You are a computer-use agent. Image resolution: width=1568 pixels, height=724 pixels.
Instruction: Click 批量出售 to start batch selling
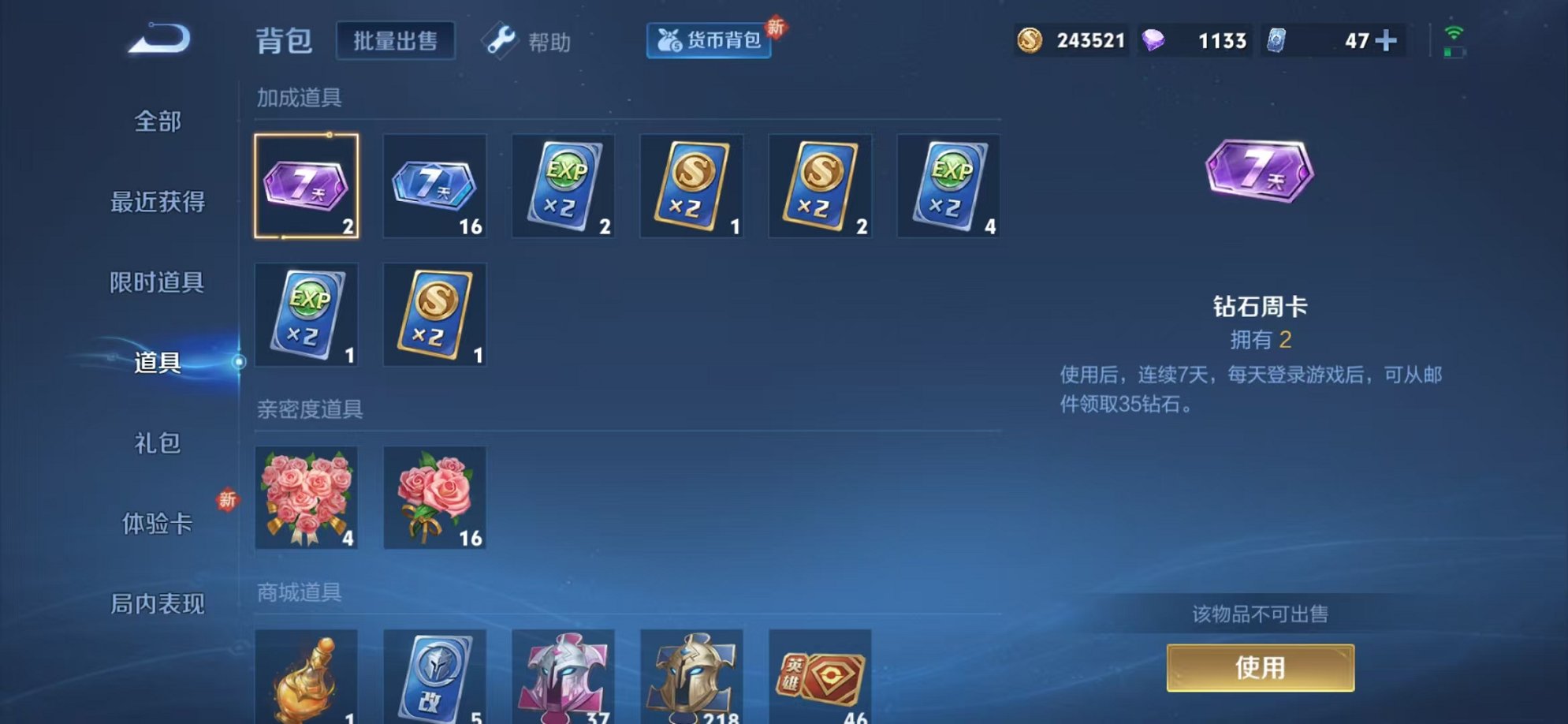tap(396, 40)
